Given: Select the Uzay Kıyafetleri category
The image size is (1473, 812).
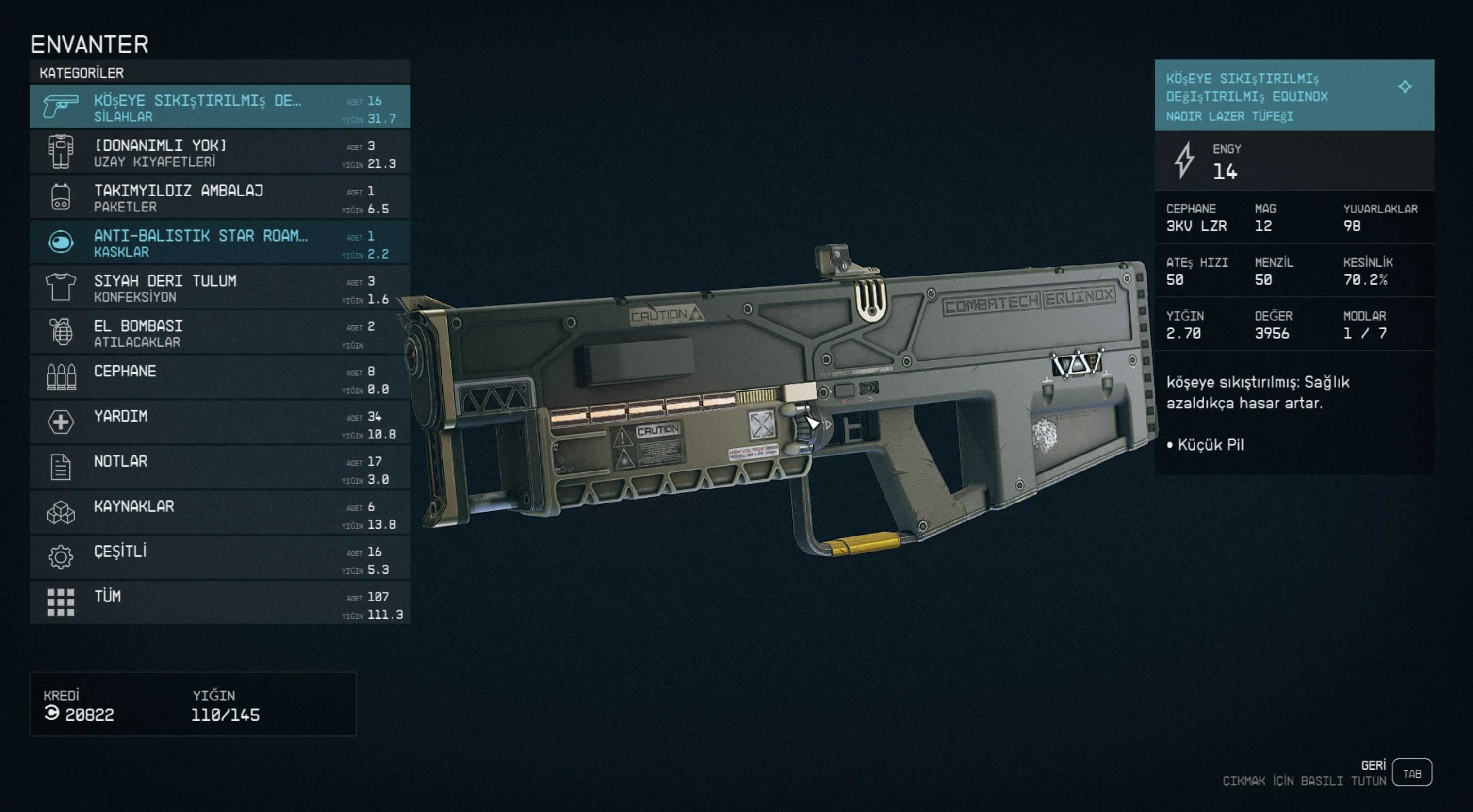Looking at the screenshot, I should point(220,153).
